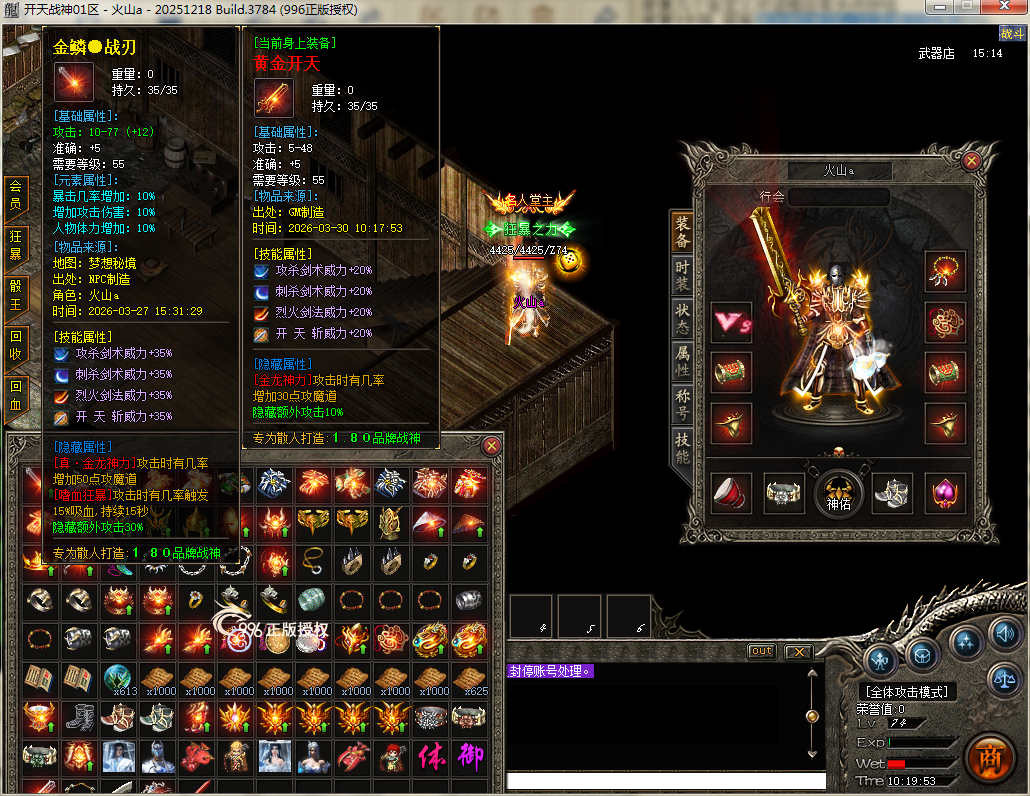Show the 属性 attributes tab

point(682,360)
